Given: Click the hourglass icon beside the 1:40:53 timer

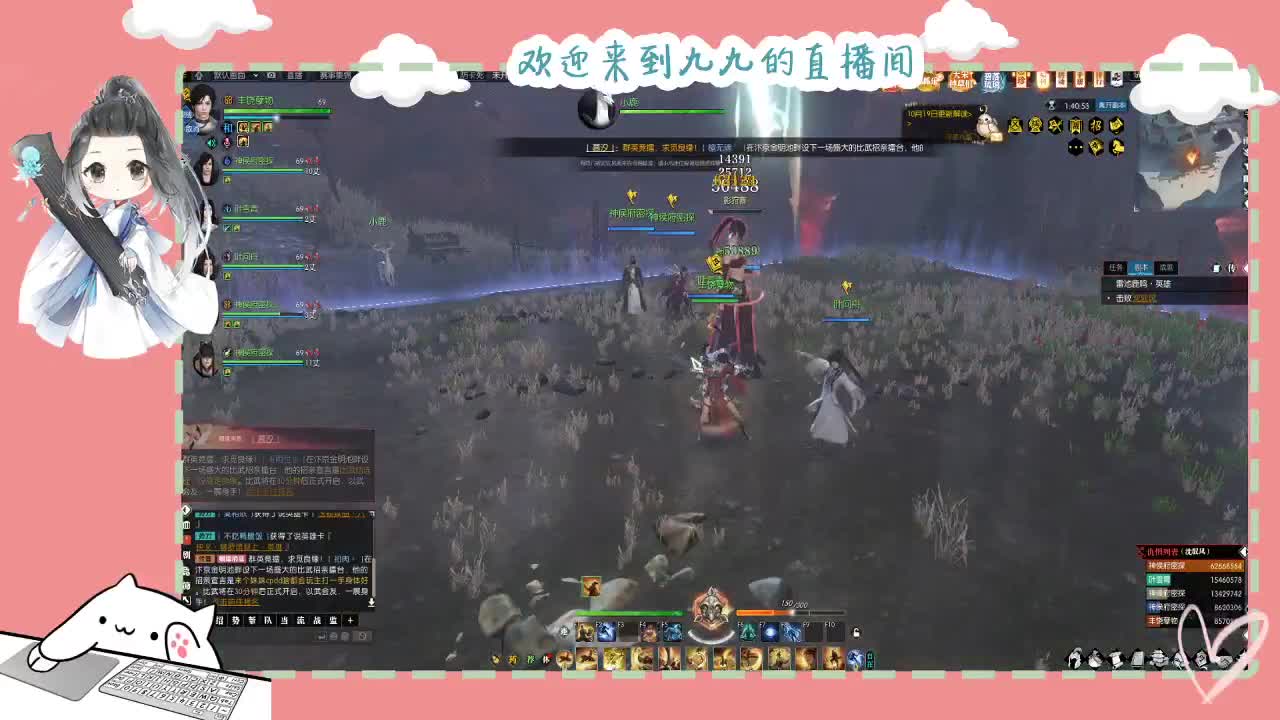Looking at the screenshot, I should [1051, 106].
